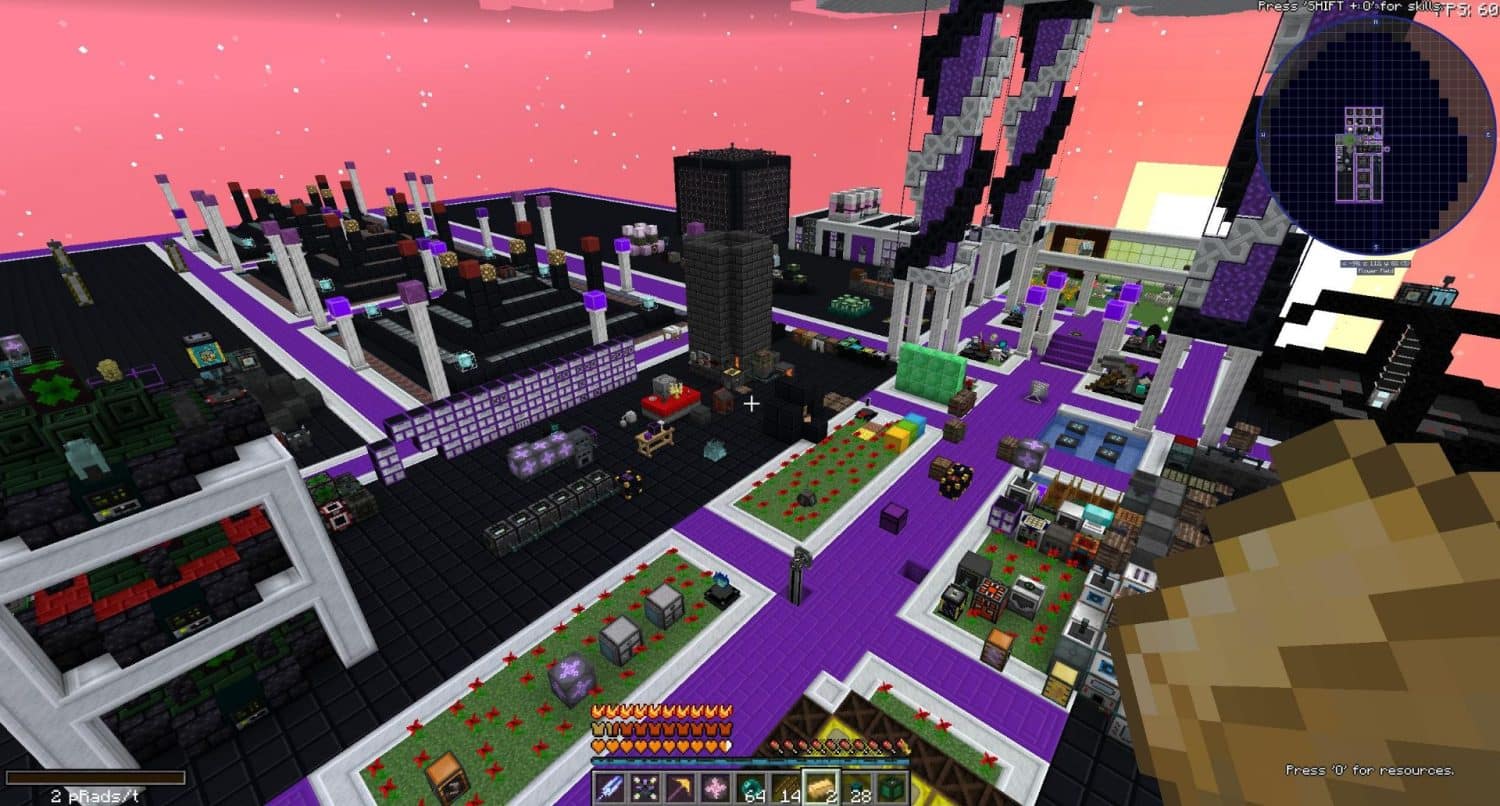The image size is (1500, 806).
Task: Click the N marker atop the minimap
Action: pos(1375,23)
